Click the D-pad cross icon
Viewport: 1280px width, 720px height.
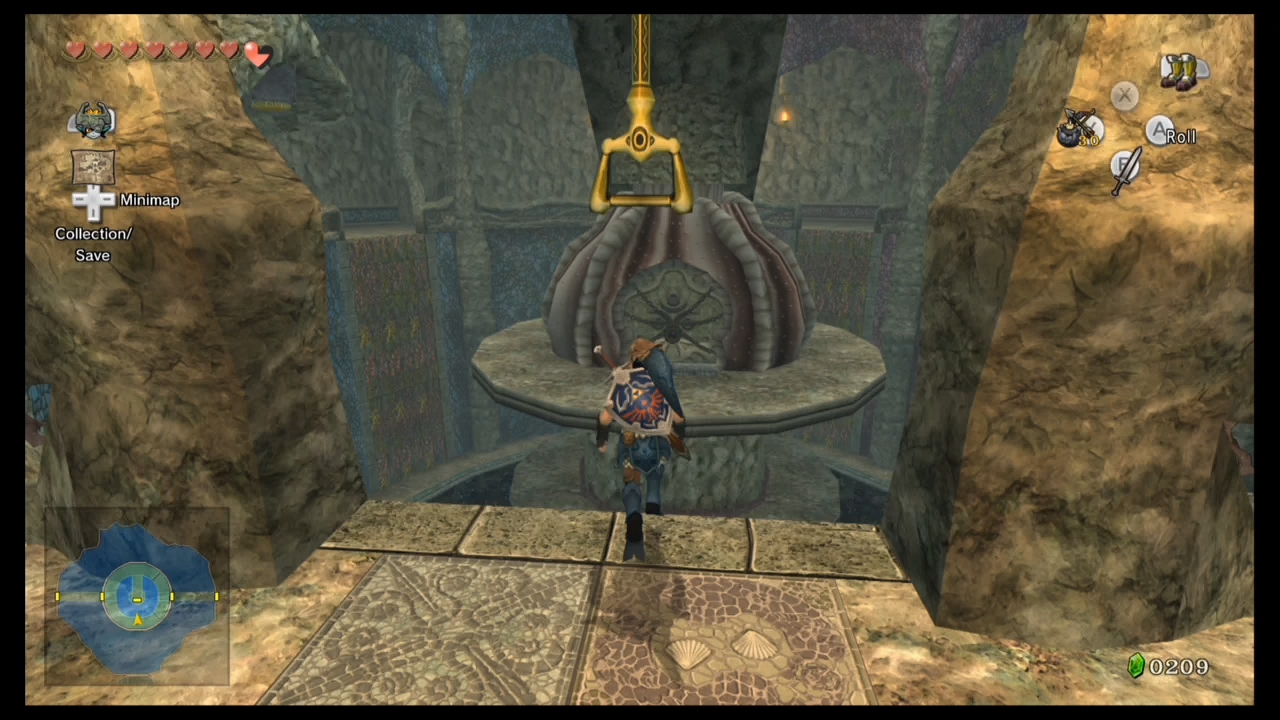tap(92, 200)
